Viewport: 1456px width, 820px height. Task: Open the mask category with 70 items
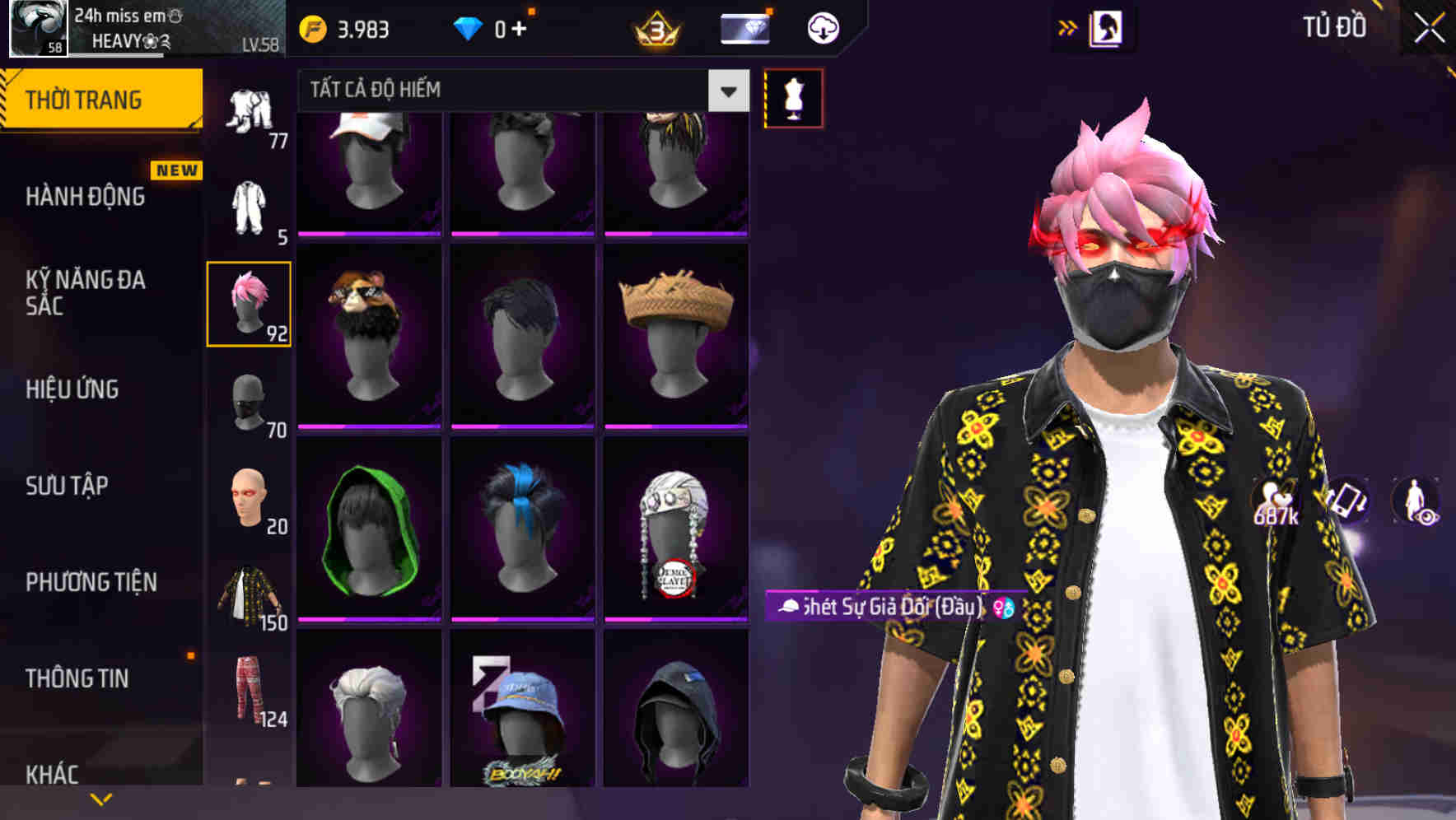pyautogui.click(x=249, y=401)
